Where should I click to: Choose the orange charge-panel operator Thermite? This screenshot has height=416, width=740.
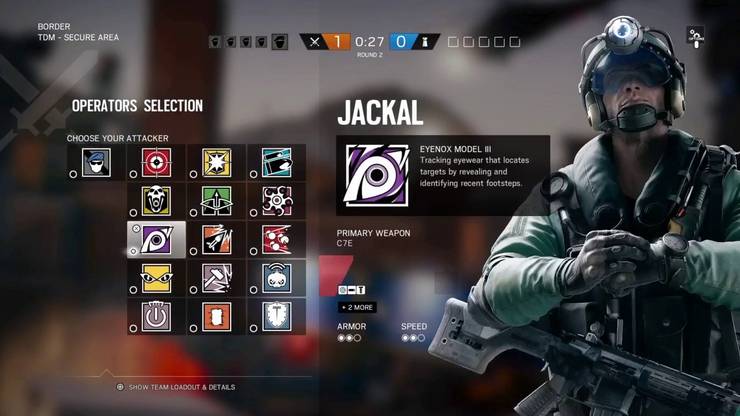tap(216, 316)
